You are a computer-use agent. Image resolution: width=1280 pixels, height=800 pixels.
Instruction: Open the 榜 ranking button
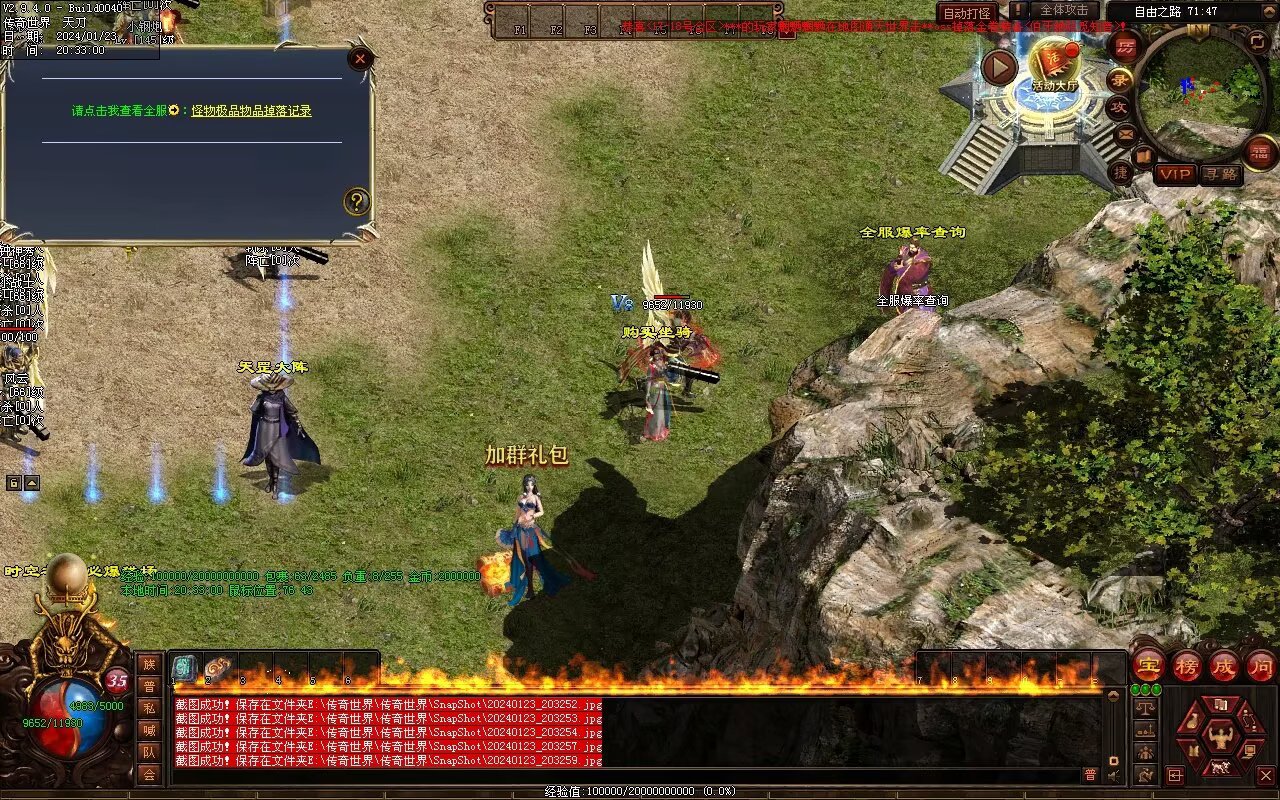click(x=1186, y=665)
